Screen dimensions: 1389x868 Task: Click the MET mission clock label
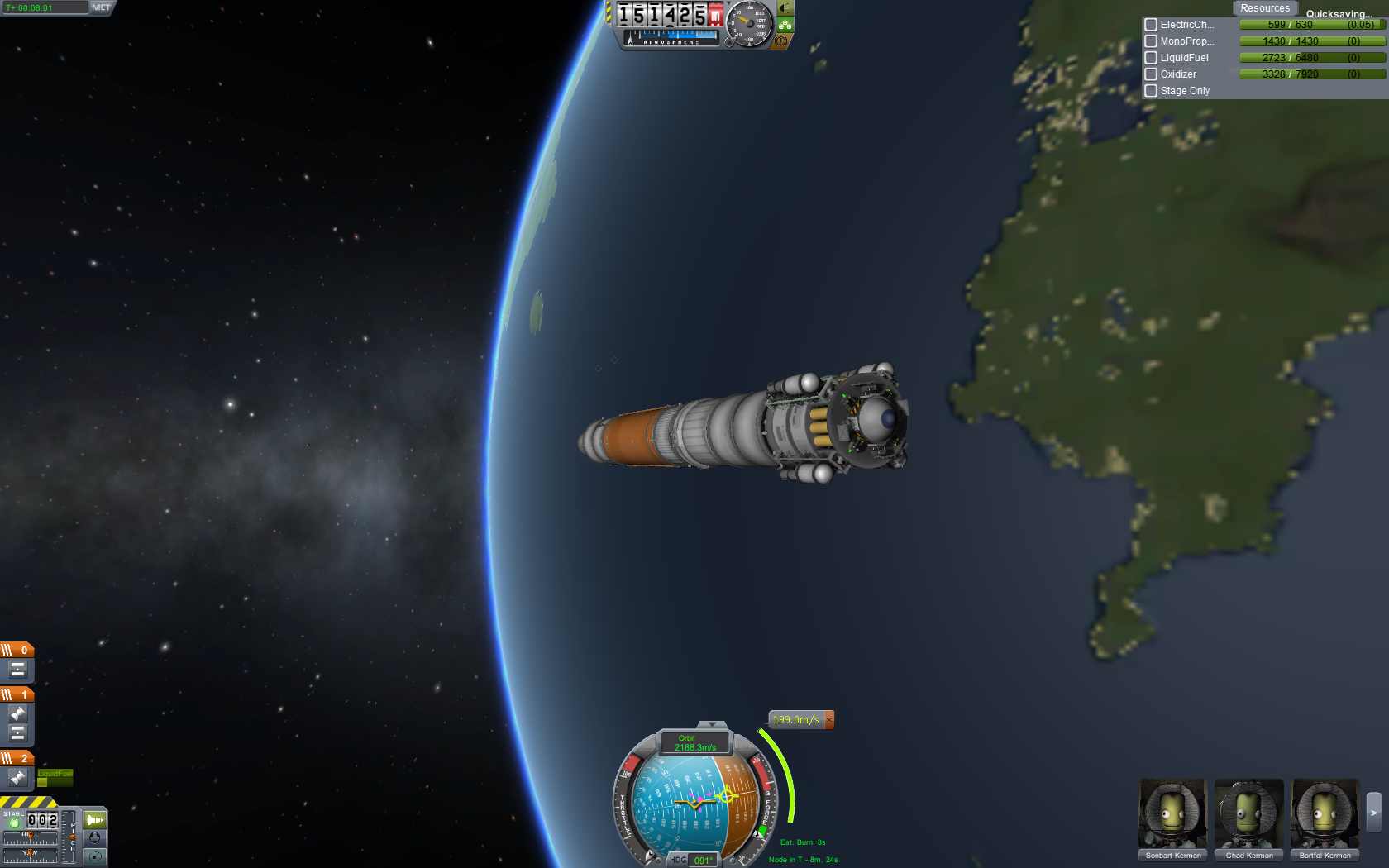(x=101, y=7)
